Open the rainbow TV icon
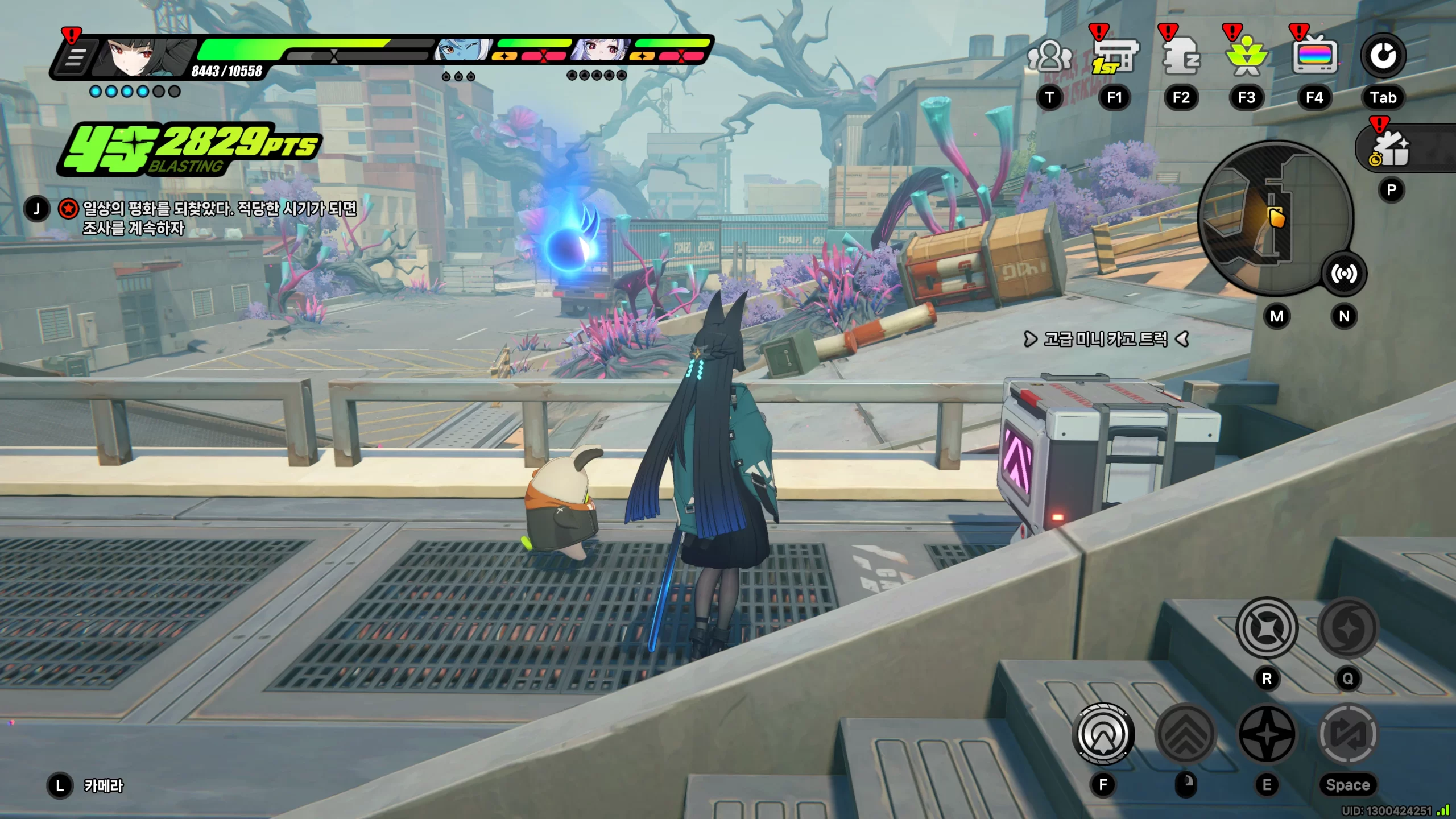The height and width of the screenshot is (819, 1456). point(1314,57)
